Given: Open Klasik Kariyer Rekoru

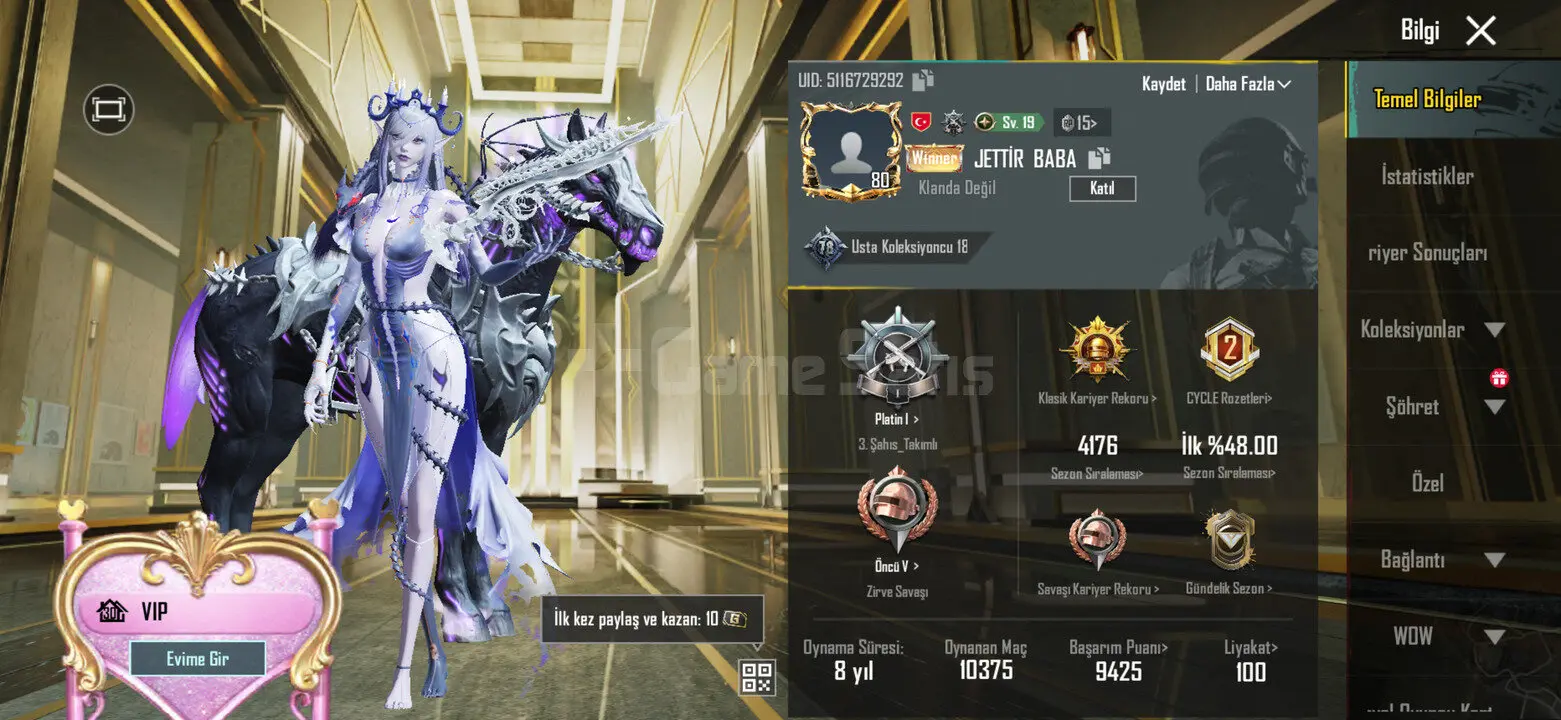Looking at the screenshot, I should click(1097, 398).
